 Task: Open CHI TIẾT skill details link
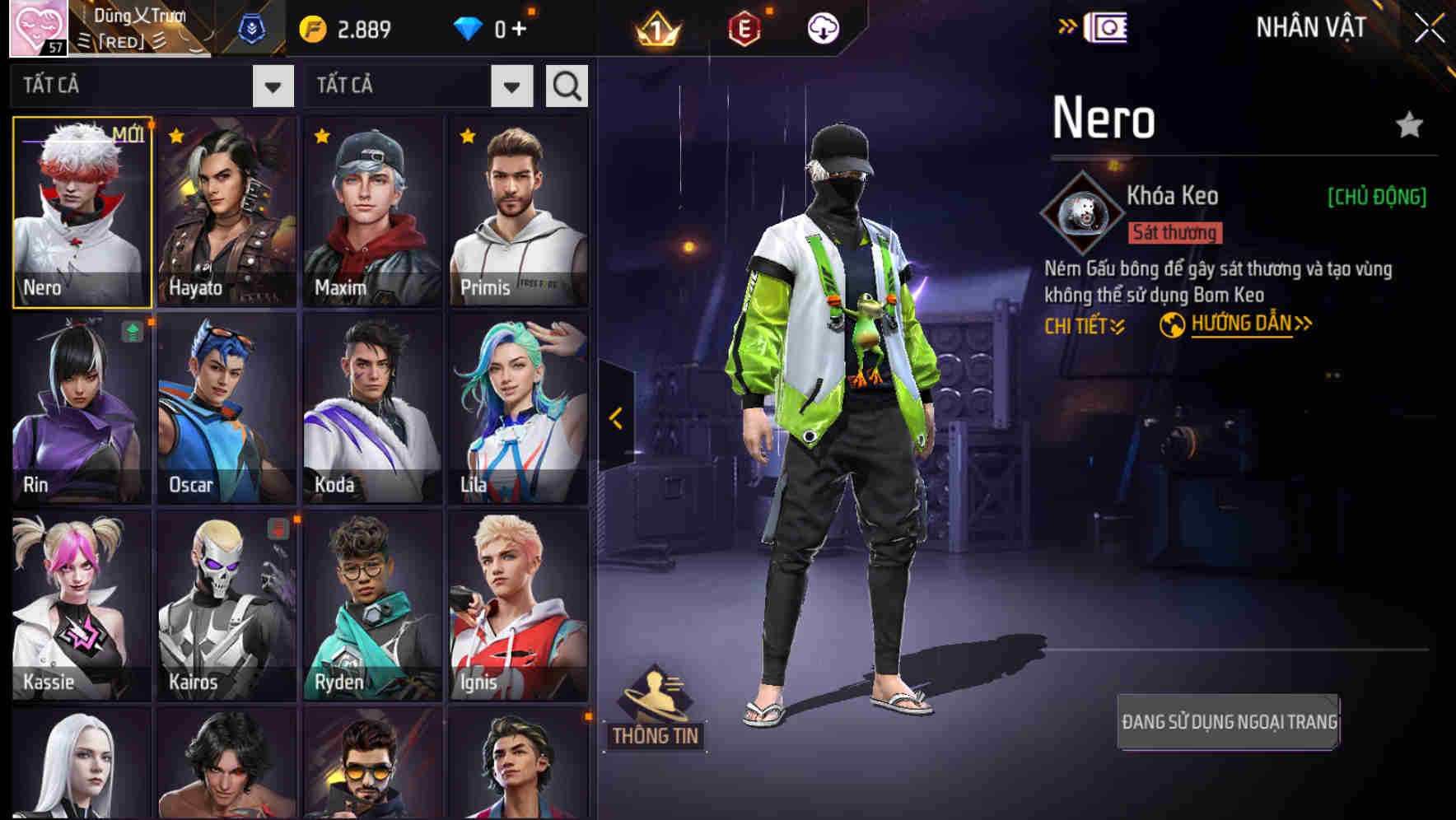pos(1082,324)
